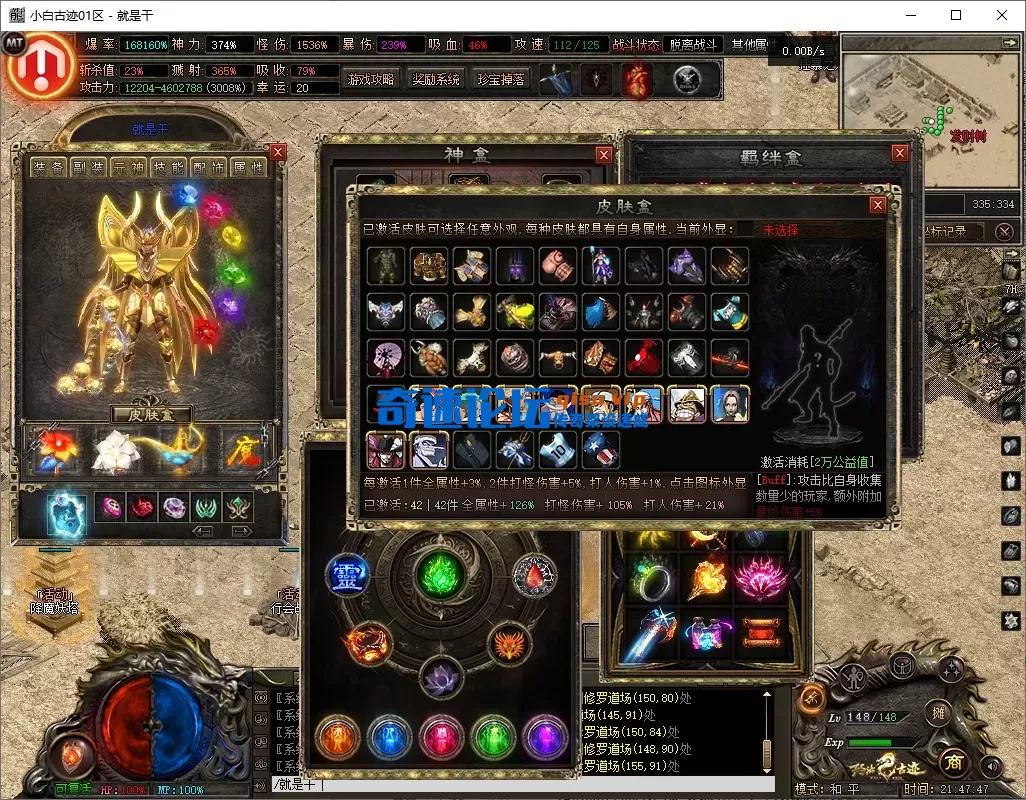
Task: Close the character equipment panel
Action: 278,152
